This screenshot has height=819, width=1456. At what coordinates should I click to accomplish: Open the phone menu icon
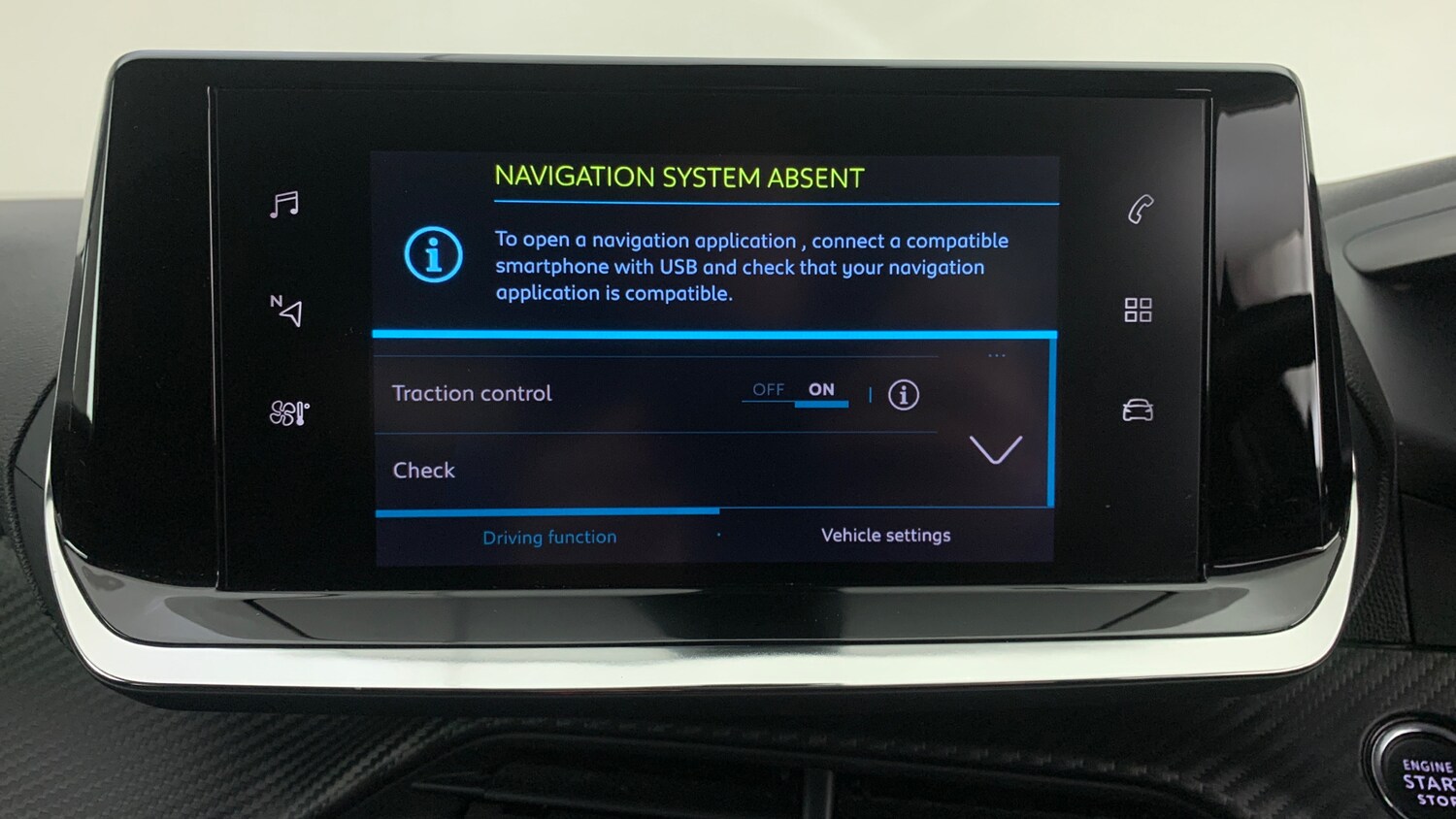pyautogui.click(x=1142, y=208)
